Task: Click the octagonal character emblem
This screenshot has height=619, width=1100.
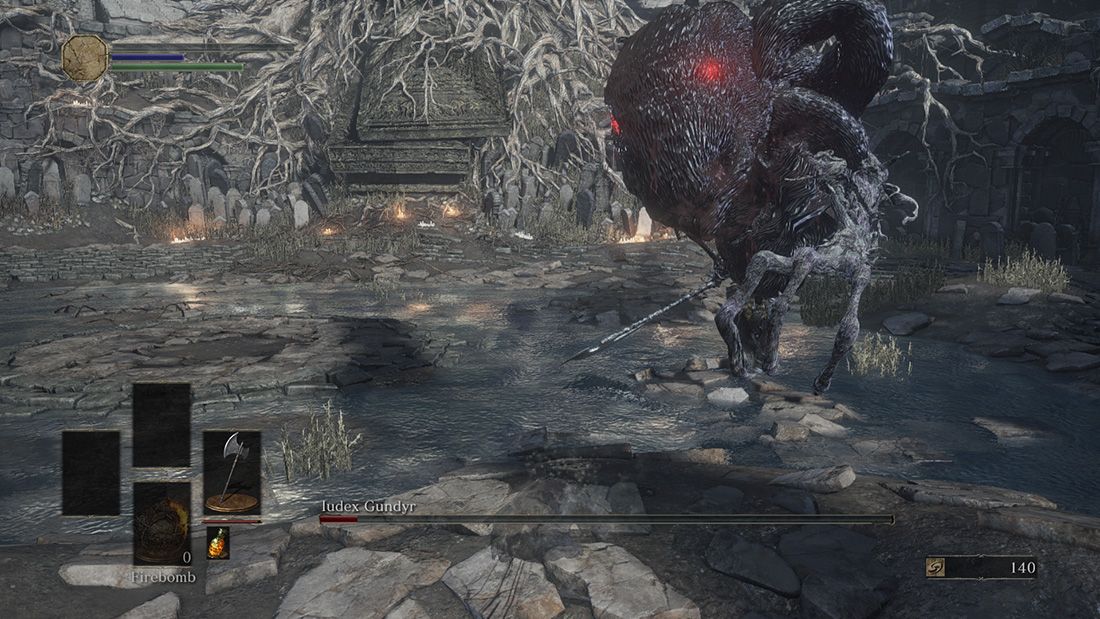Action: (x=85, y=58)
